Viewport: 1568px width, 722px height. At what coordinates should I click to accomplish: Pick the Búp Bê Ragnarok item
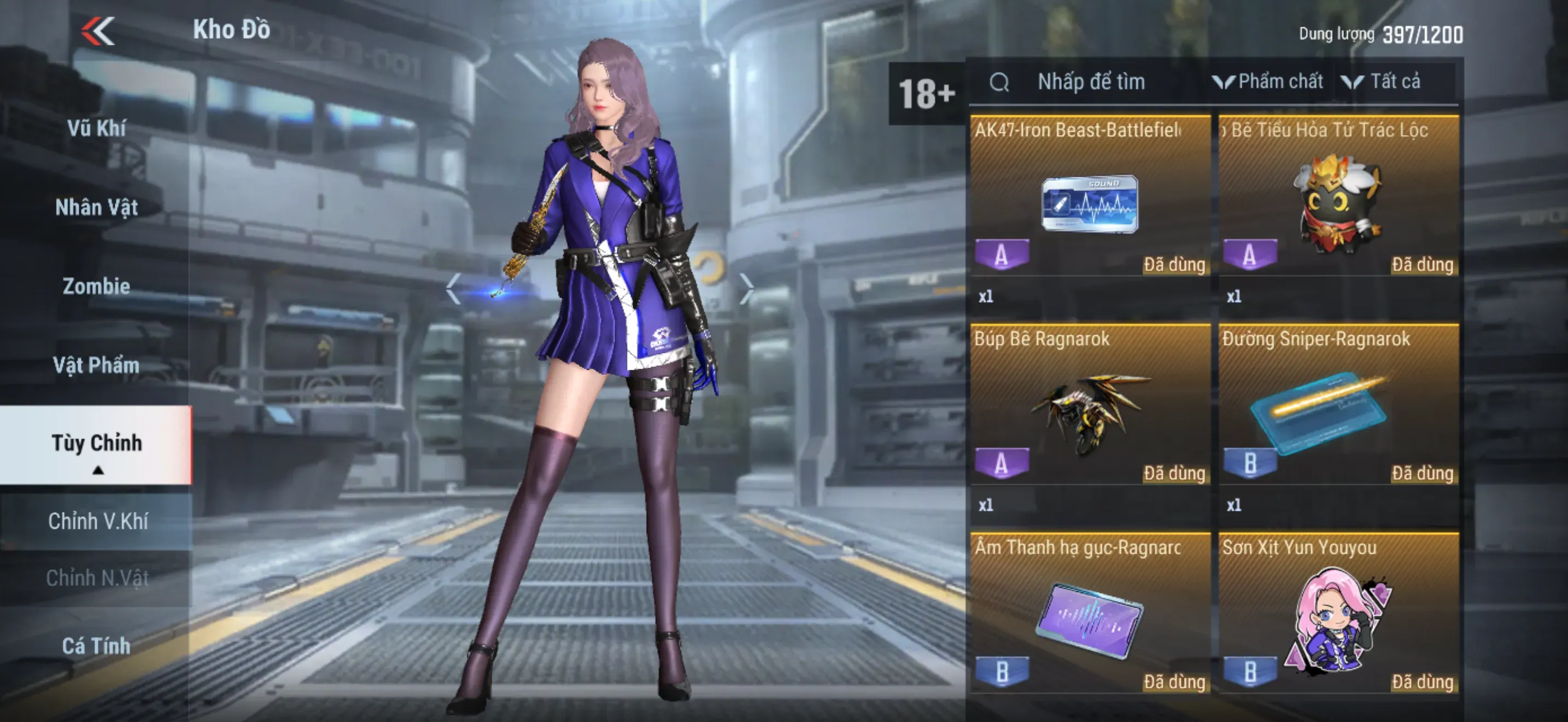point(1090,413)
